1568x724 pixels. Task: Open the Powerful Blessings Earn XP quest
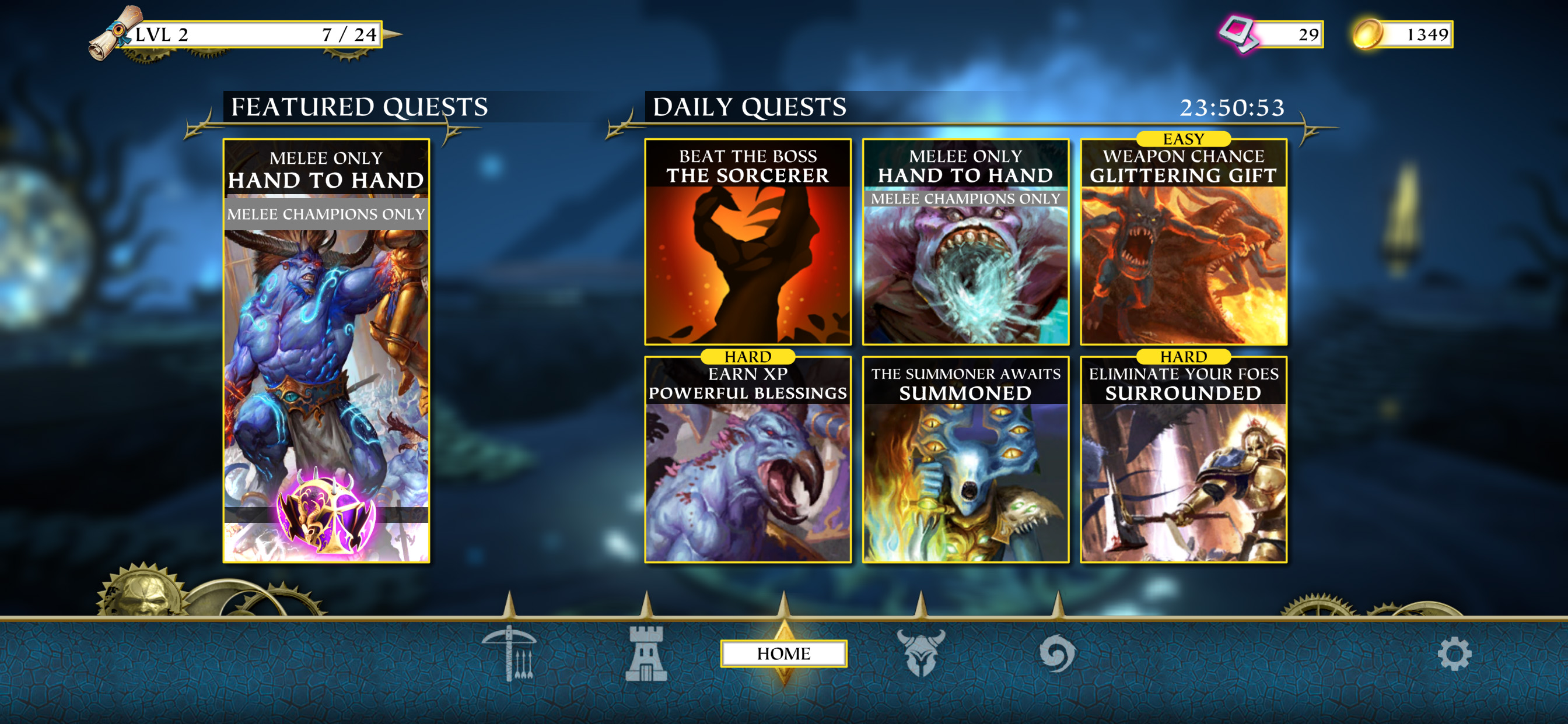747,460
